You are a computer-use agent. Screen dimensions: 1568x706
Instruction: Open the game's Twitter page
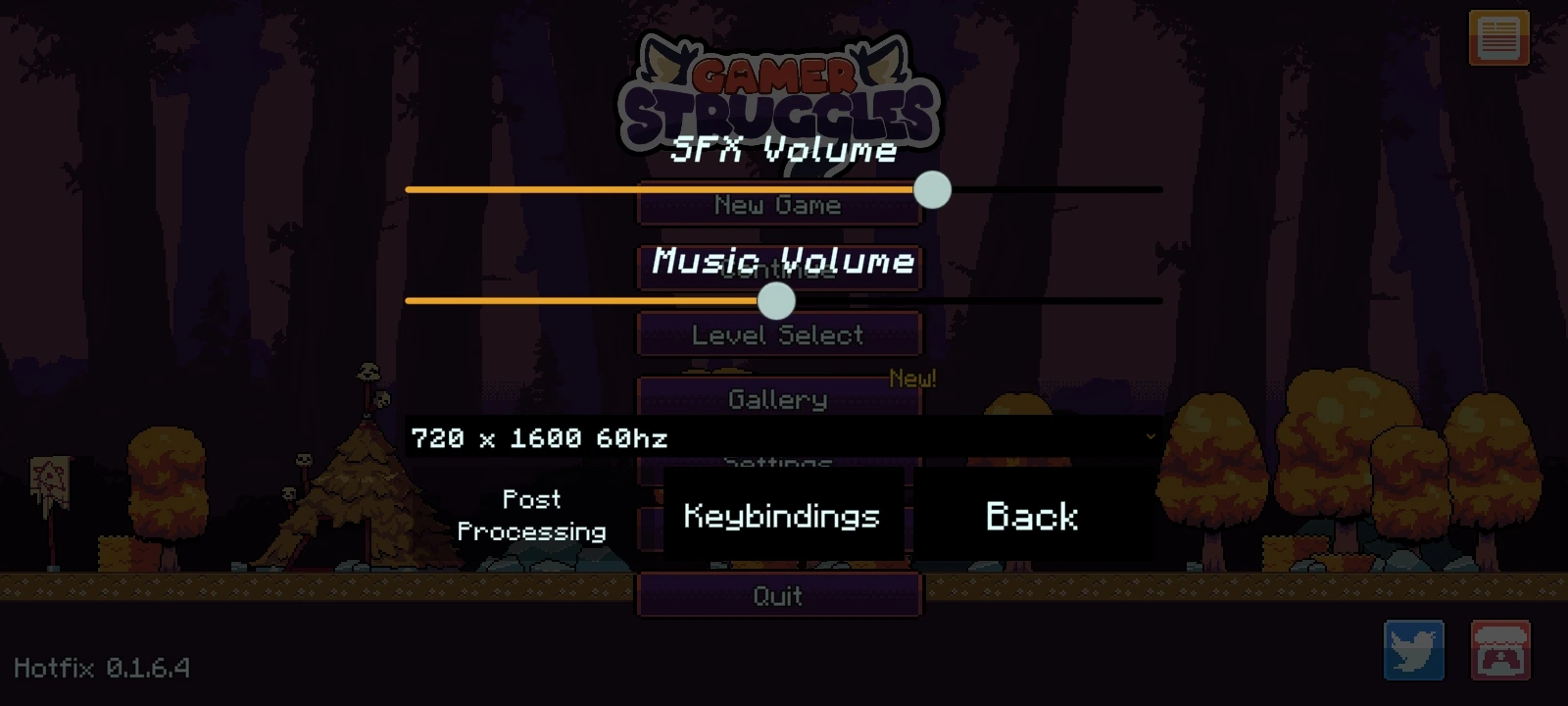pos(1414,648)
